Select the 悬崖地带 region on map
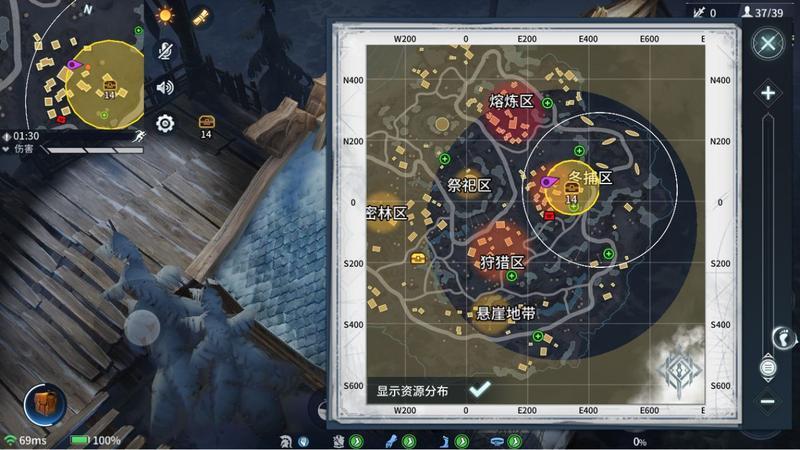800x450 pixels. click(x=504, y=313)
